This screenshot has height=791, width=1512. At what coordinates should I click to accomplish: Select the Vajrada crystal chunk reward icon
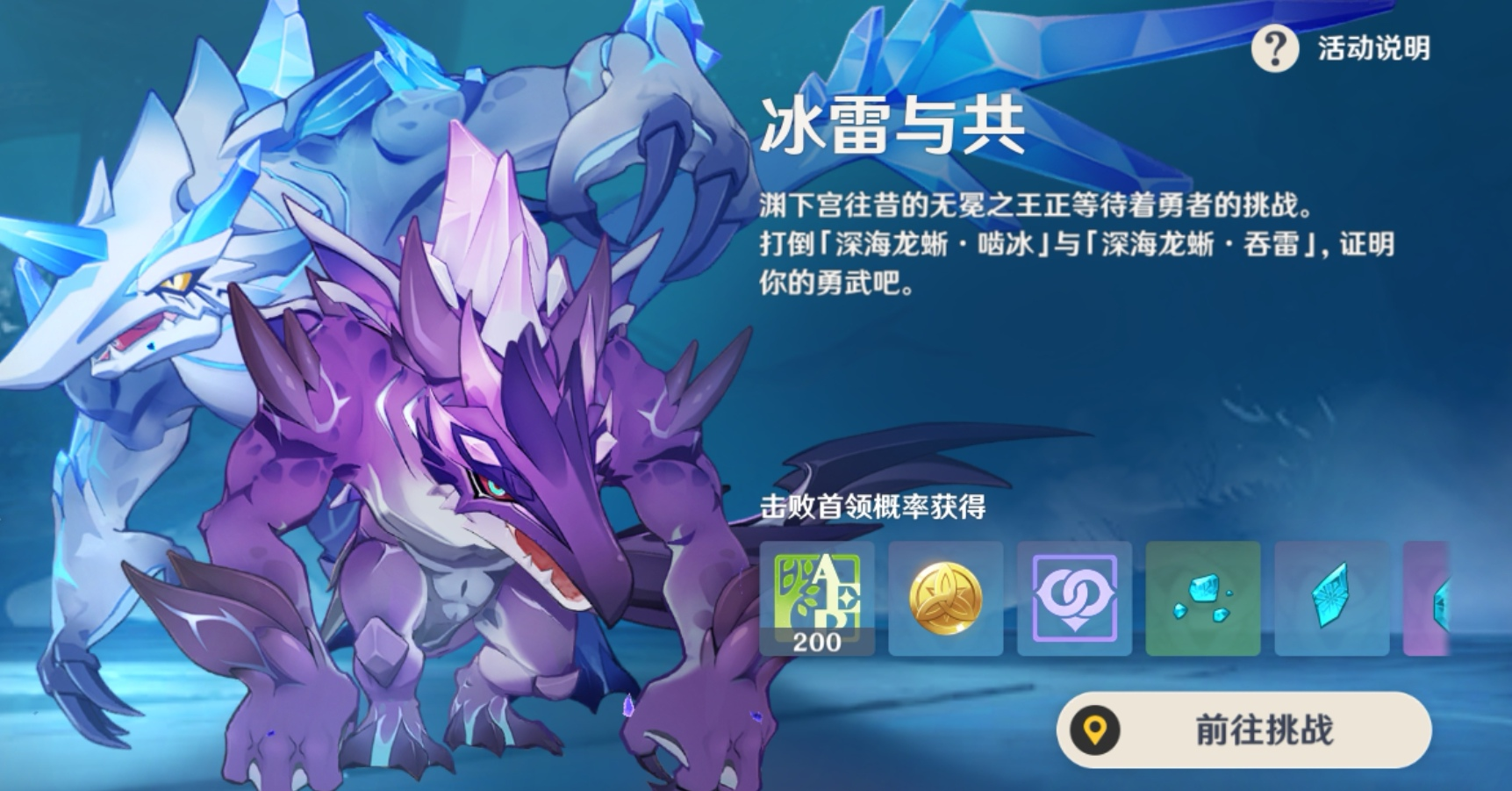coord(1202,596)
